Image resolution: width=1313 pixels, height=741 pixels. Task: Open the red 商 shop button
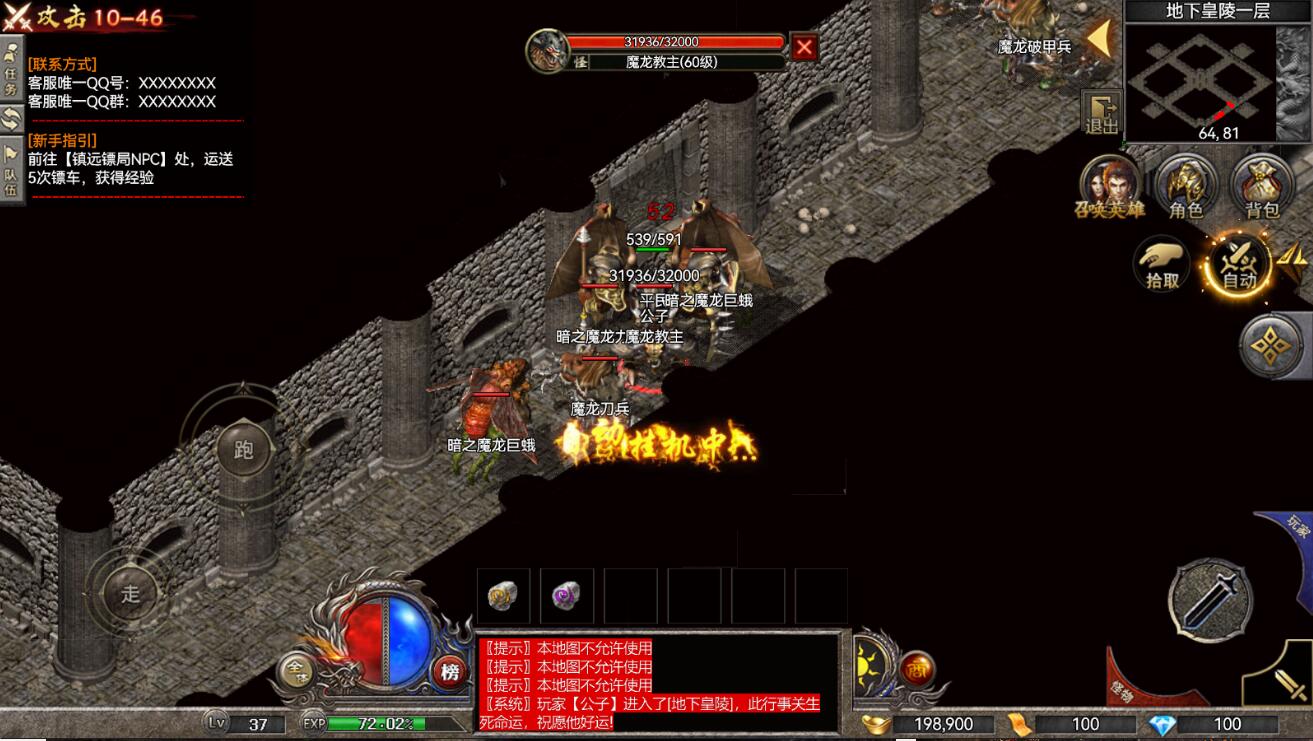[917, 668]
